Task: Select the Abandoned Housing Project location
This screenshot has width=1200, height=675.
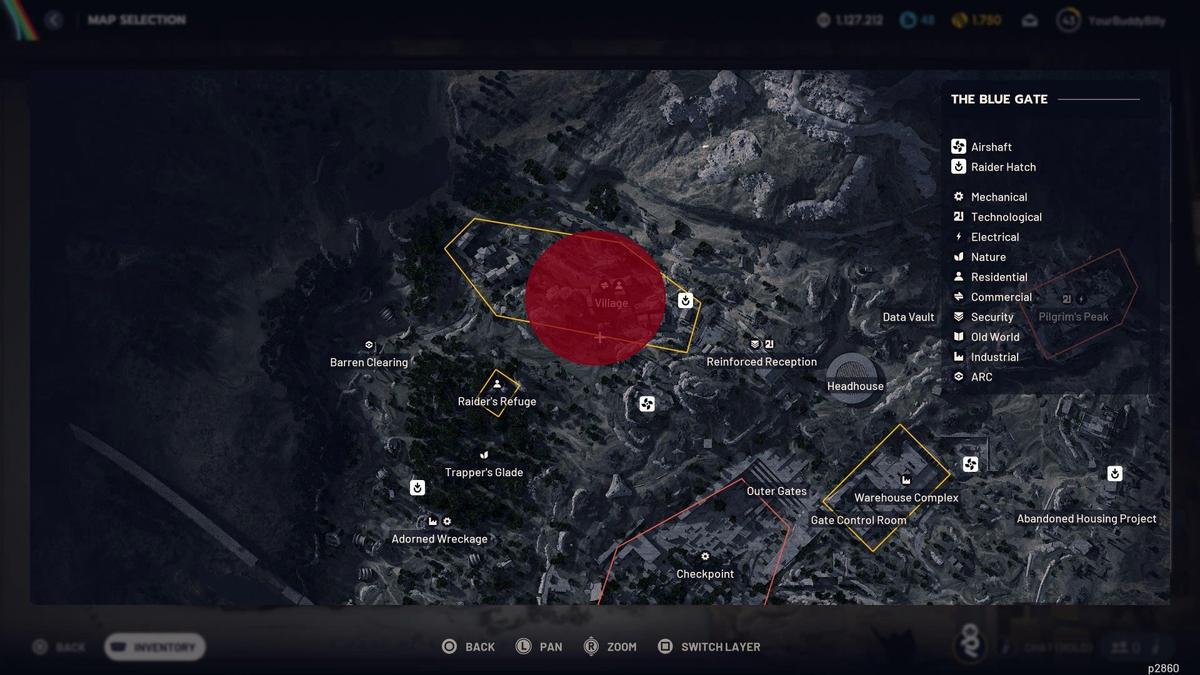Action: (1086, 519)
